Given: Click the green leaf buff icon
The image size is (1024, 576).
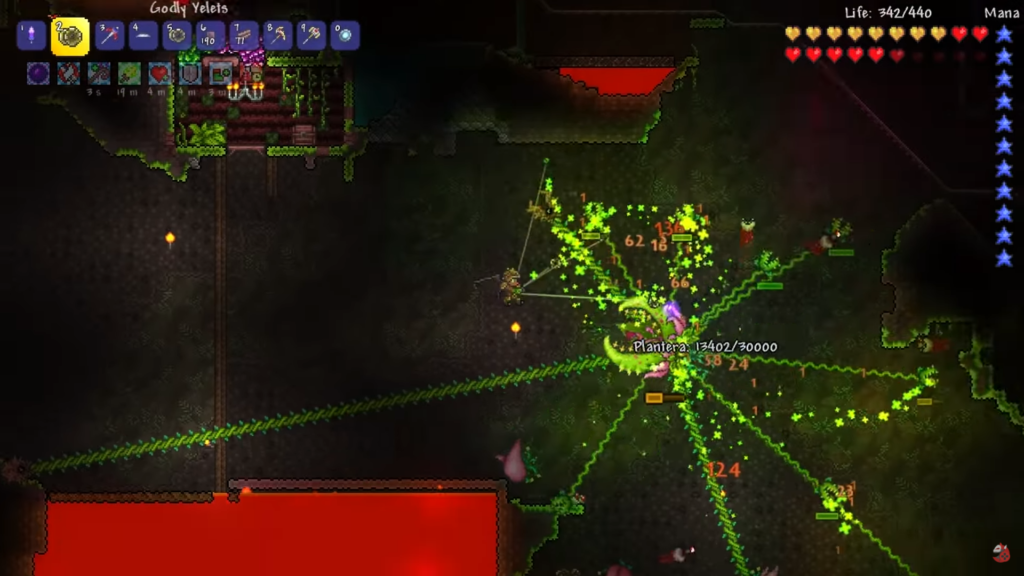Looking at the screenshot, I should (129, 73).
